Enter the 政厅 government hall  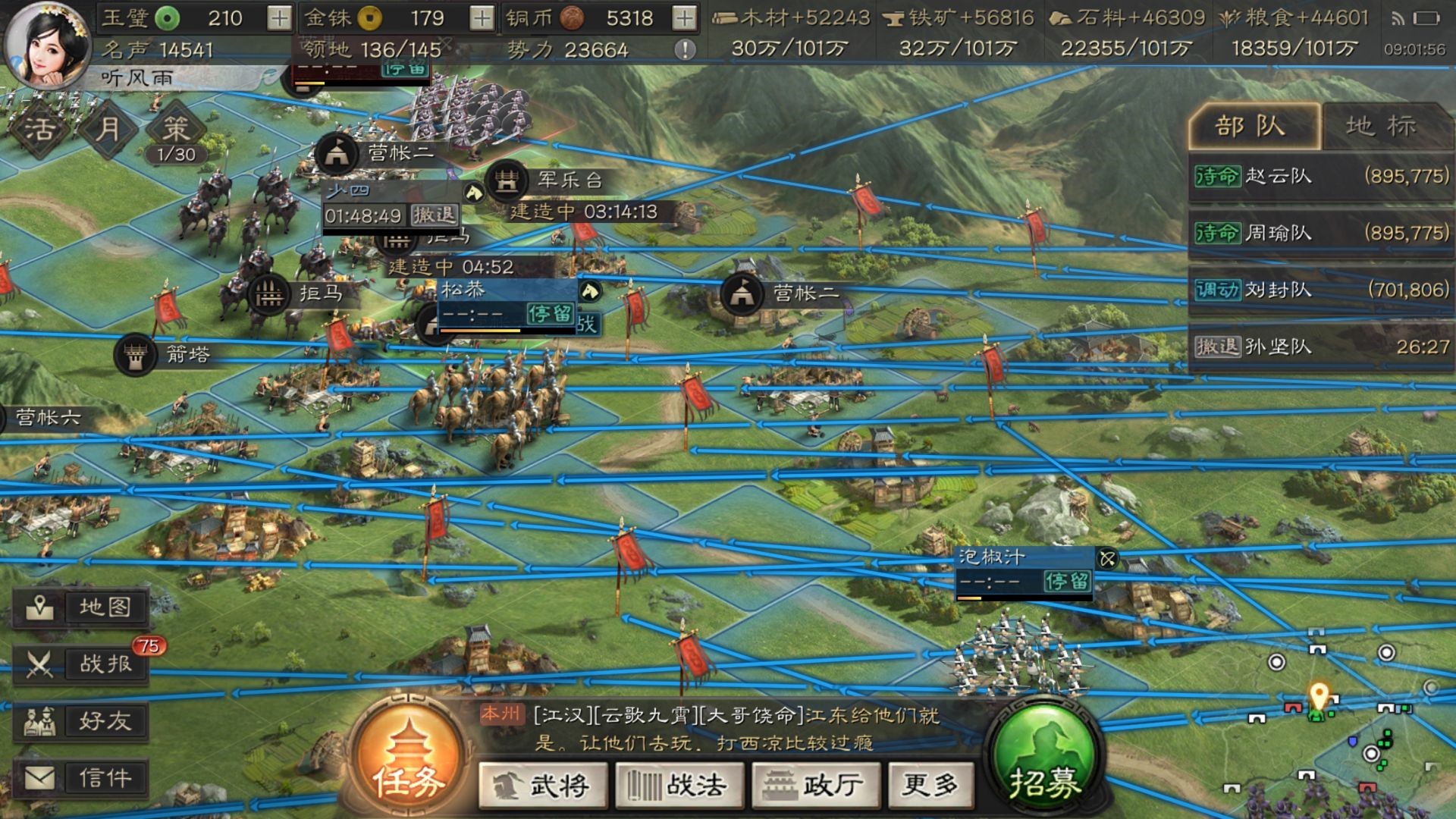pos(812,786)
